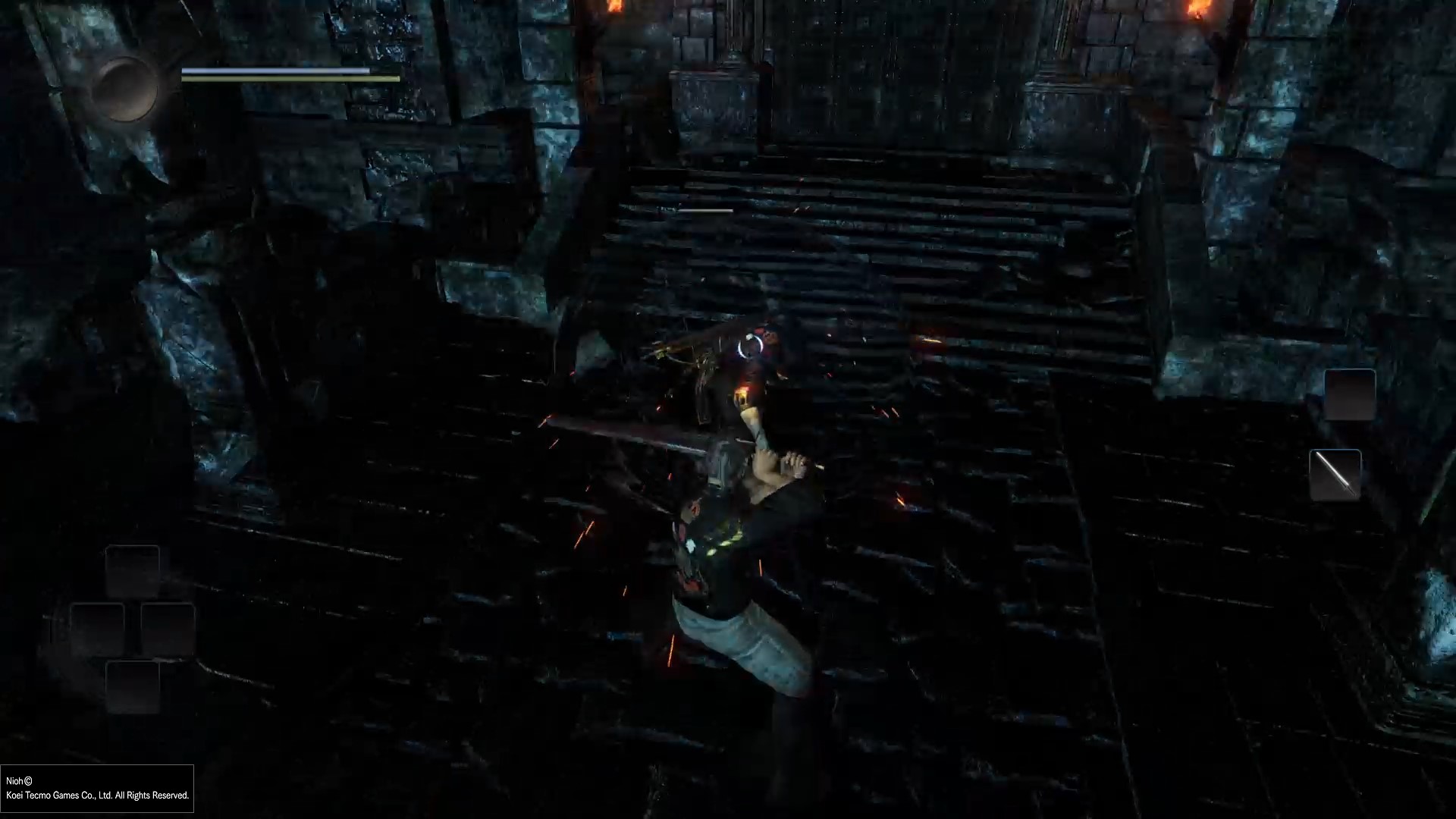Screen dimensions: 1456x819
Task: Click the Nioh copyright notice panel
Action: point(97,789)
